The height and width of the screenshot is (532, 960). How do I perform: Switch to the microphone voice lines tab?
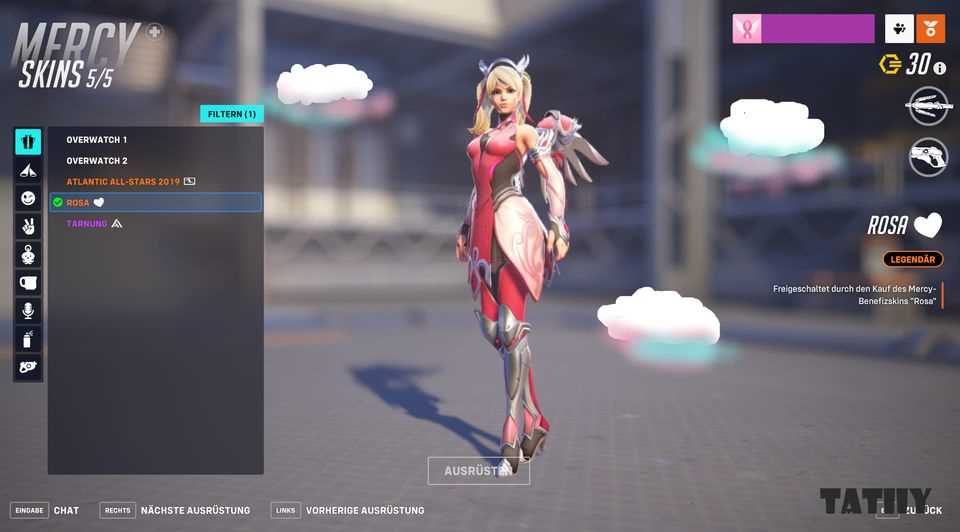pyautogui.click(x=28, y=311)
